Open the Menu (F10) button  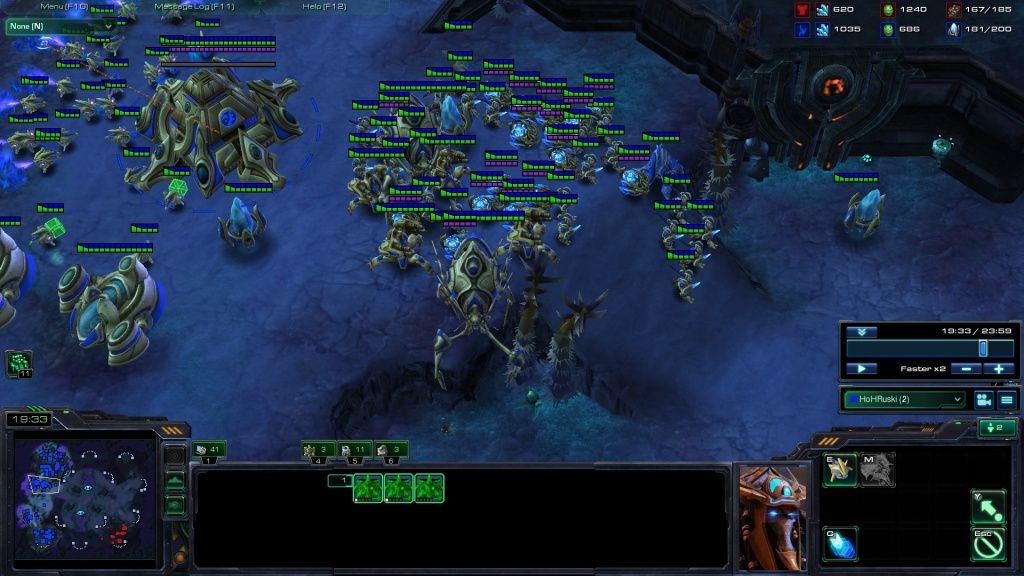tap(61, 6)
